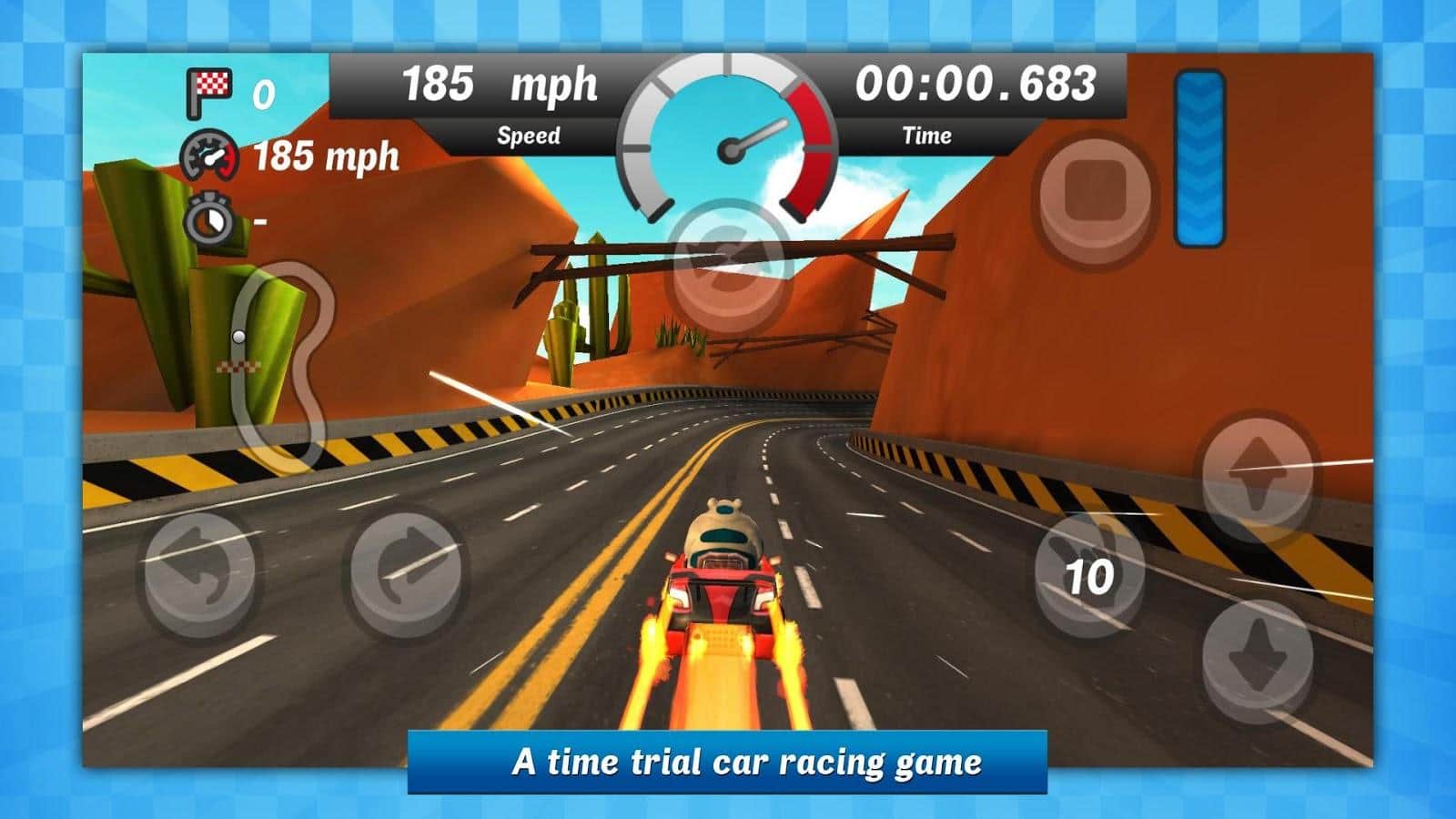Tap the steer-left arrow button
1456x819 pixels.
click(200, 573)
